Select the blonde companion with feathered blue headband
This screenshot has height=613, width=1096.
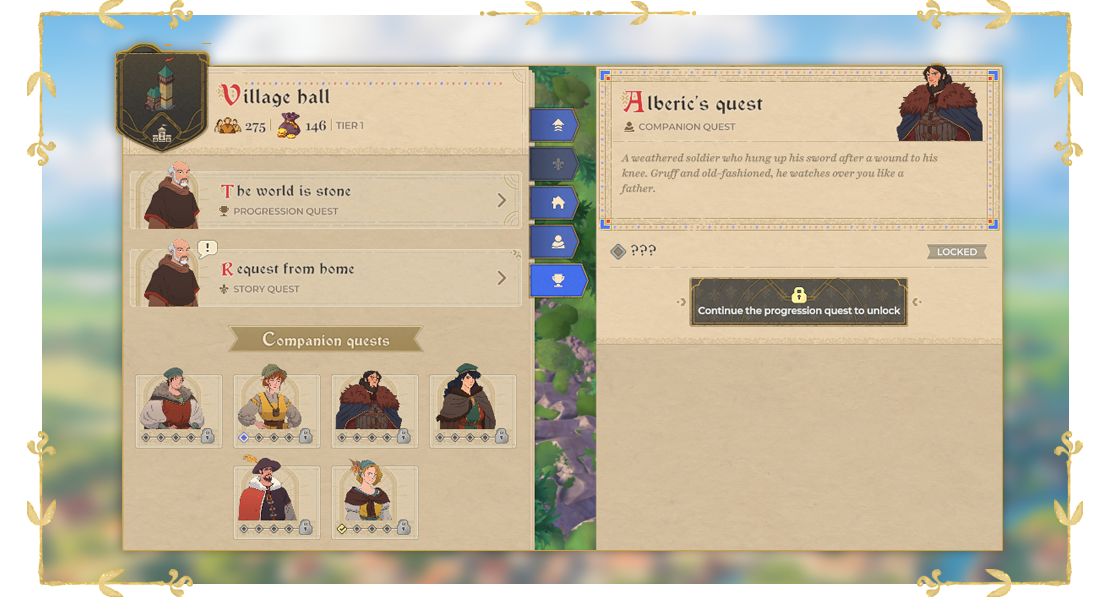pyautogui.click(x=375, y=501)
